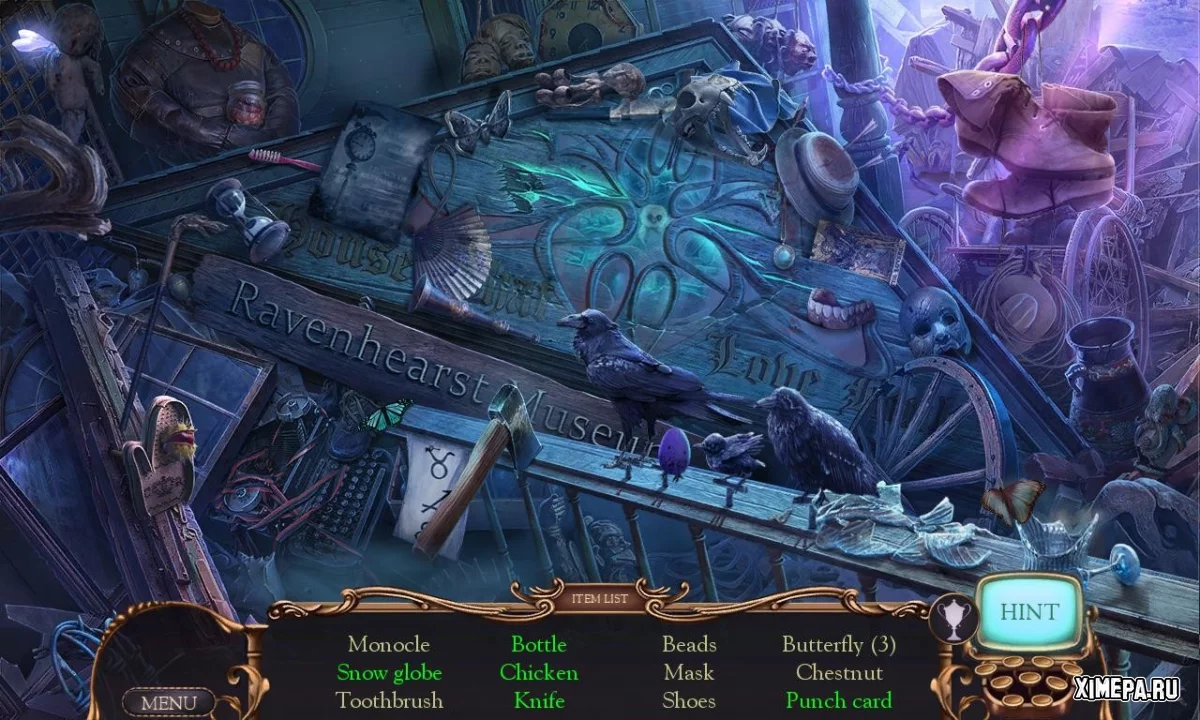Screen dimensions: 1200x720
Task: Select Shoes in the item list
Action: point(689,700)
